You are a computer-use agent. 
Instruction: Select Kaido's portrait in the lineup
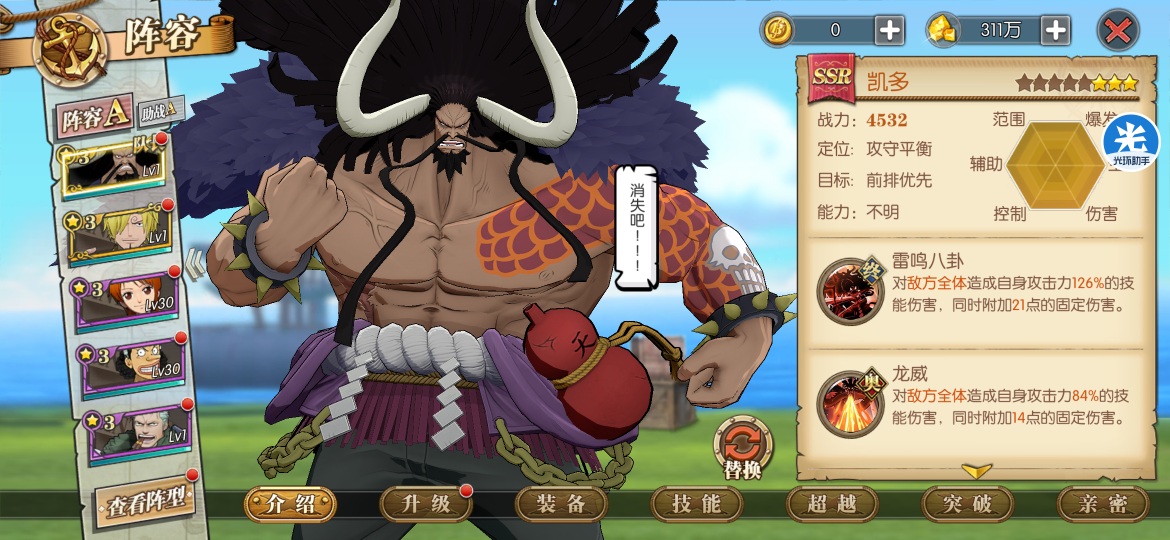click(114, 171)
